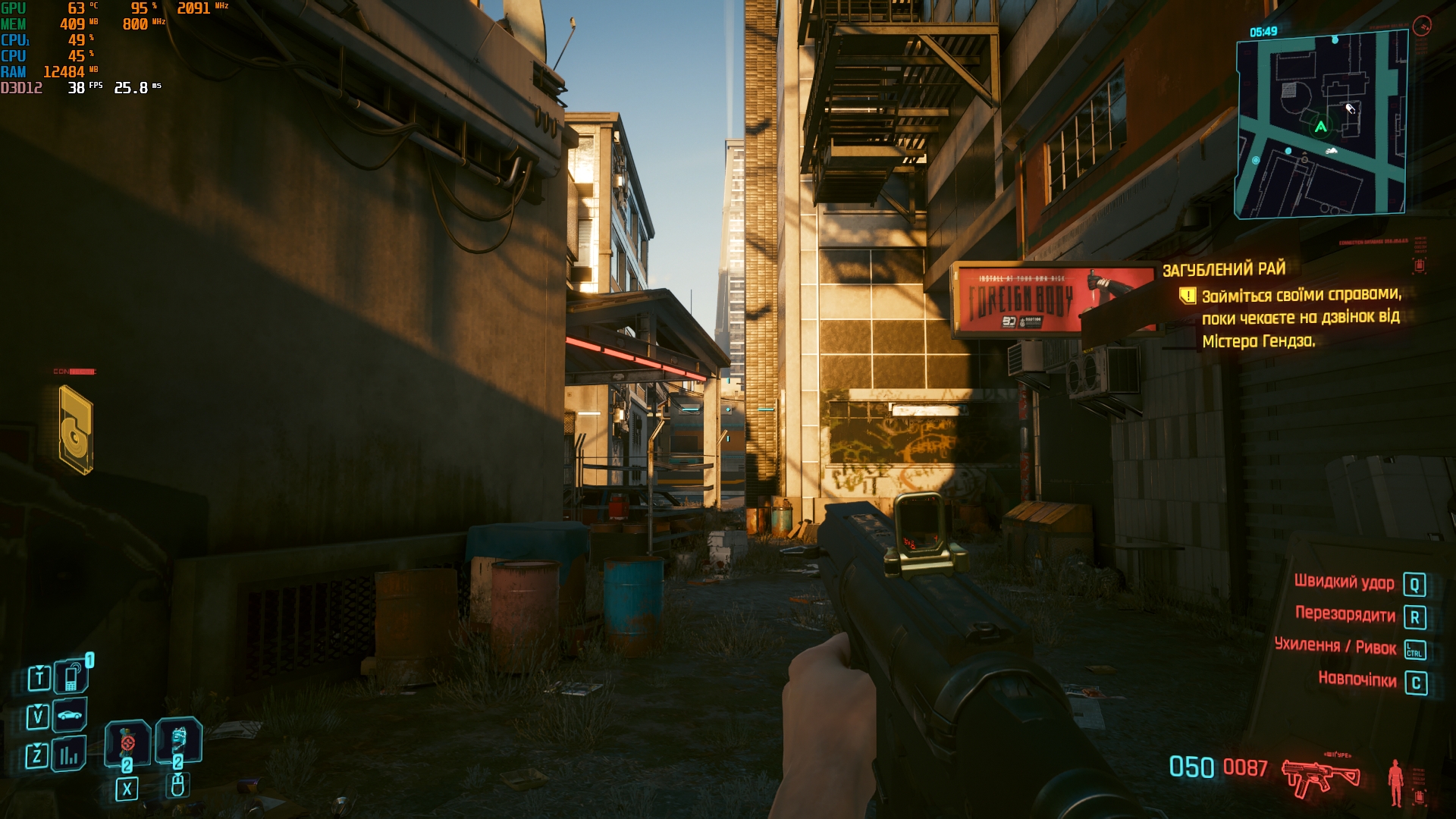Open the phone icon with notification badge
The width and height of the screenshot is (1456, 819).
[x=71, y=676]
